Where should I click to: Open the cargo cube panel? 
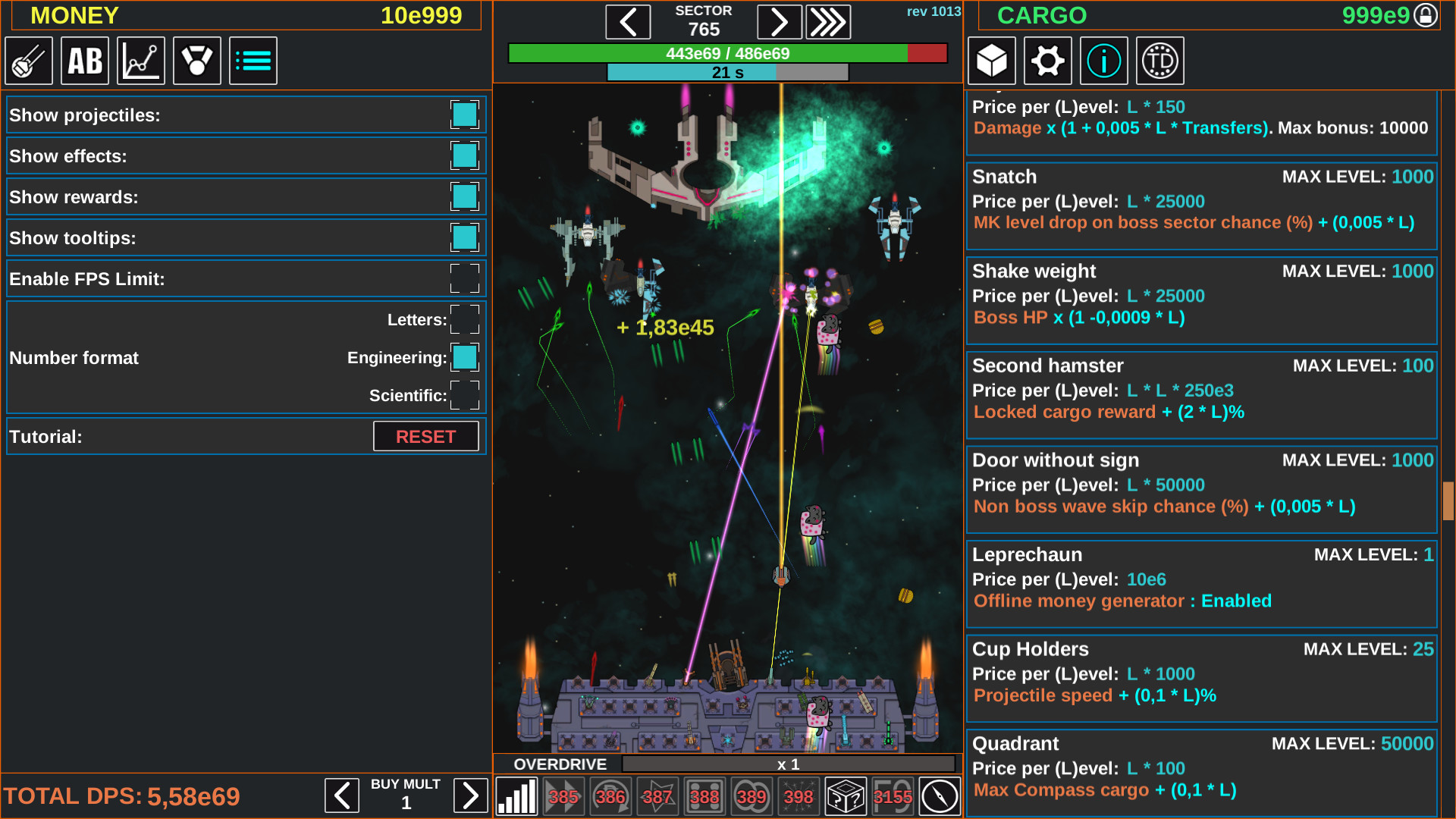[x=991, y=61]
